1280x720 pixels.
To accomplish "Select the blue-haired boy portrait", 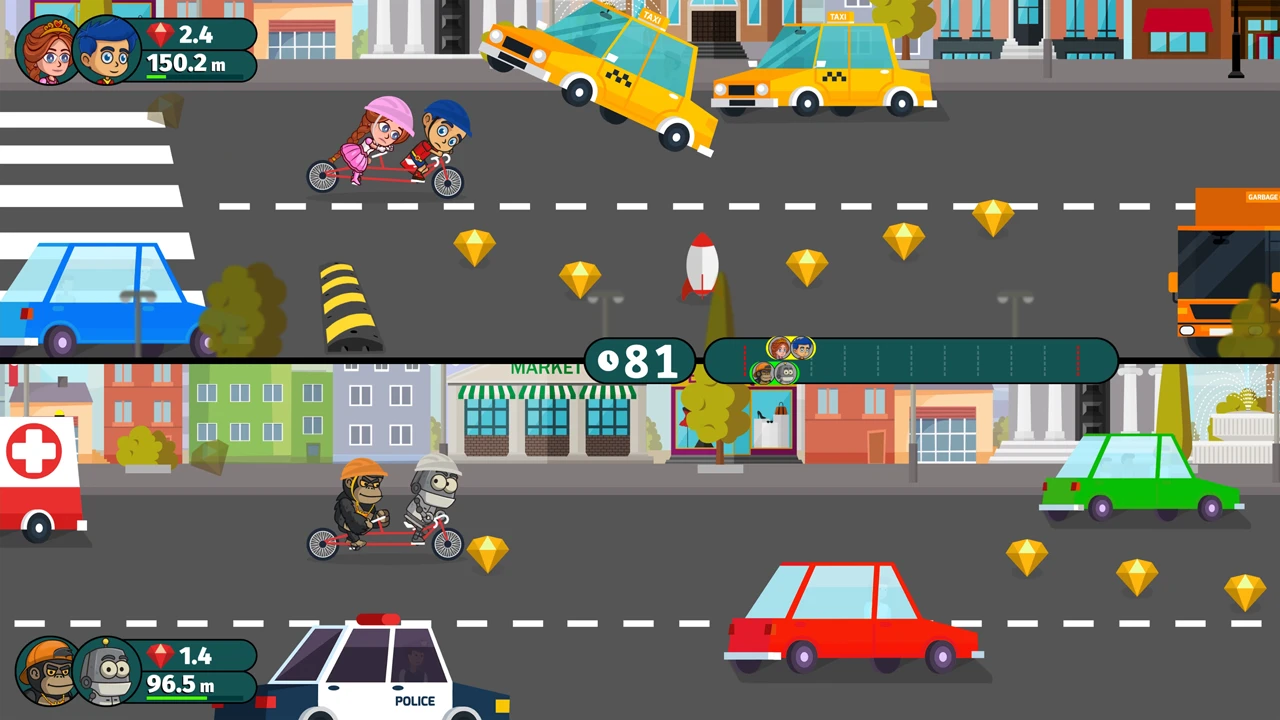I will (x=108, y=50).
